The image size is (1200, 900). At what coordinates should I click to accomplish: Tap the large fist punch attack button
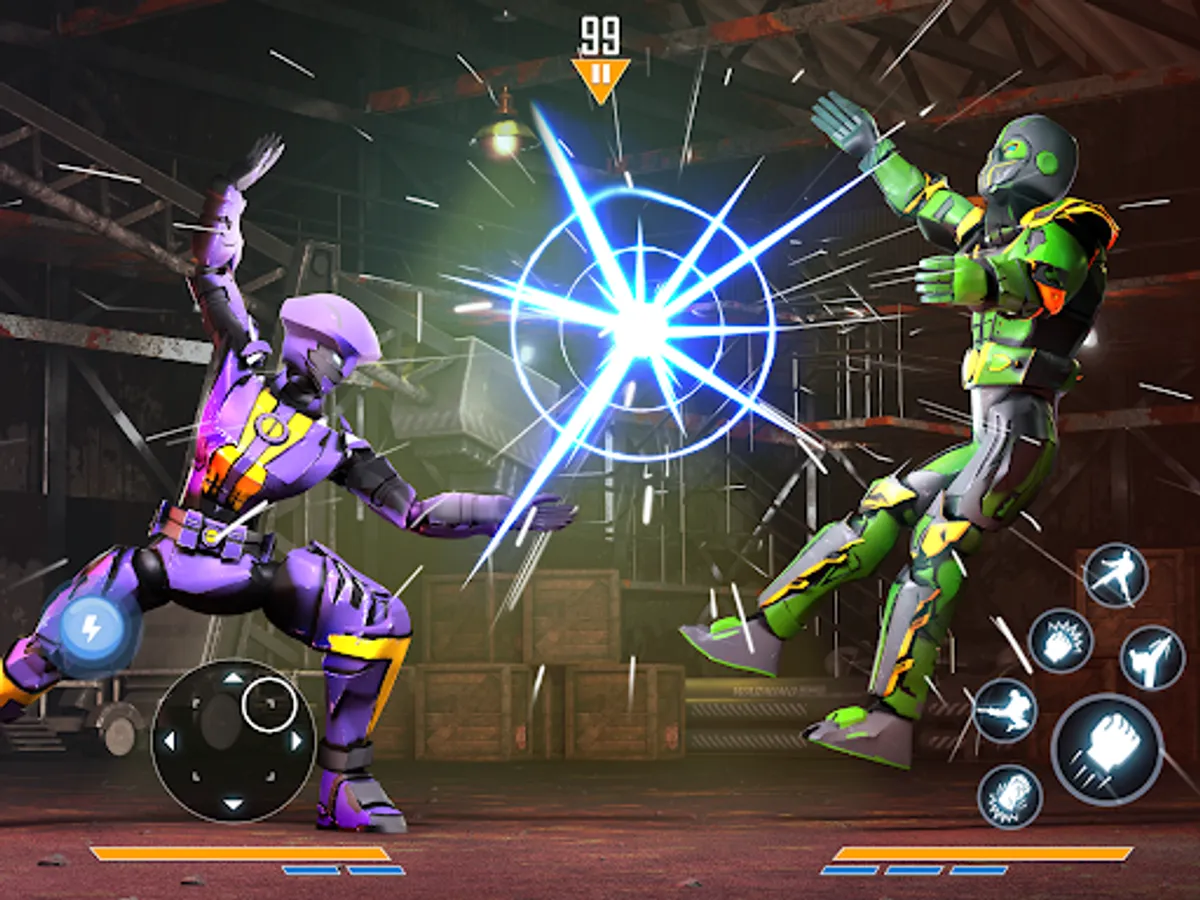click(x=1106, y=749)
